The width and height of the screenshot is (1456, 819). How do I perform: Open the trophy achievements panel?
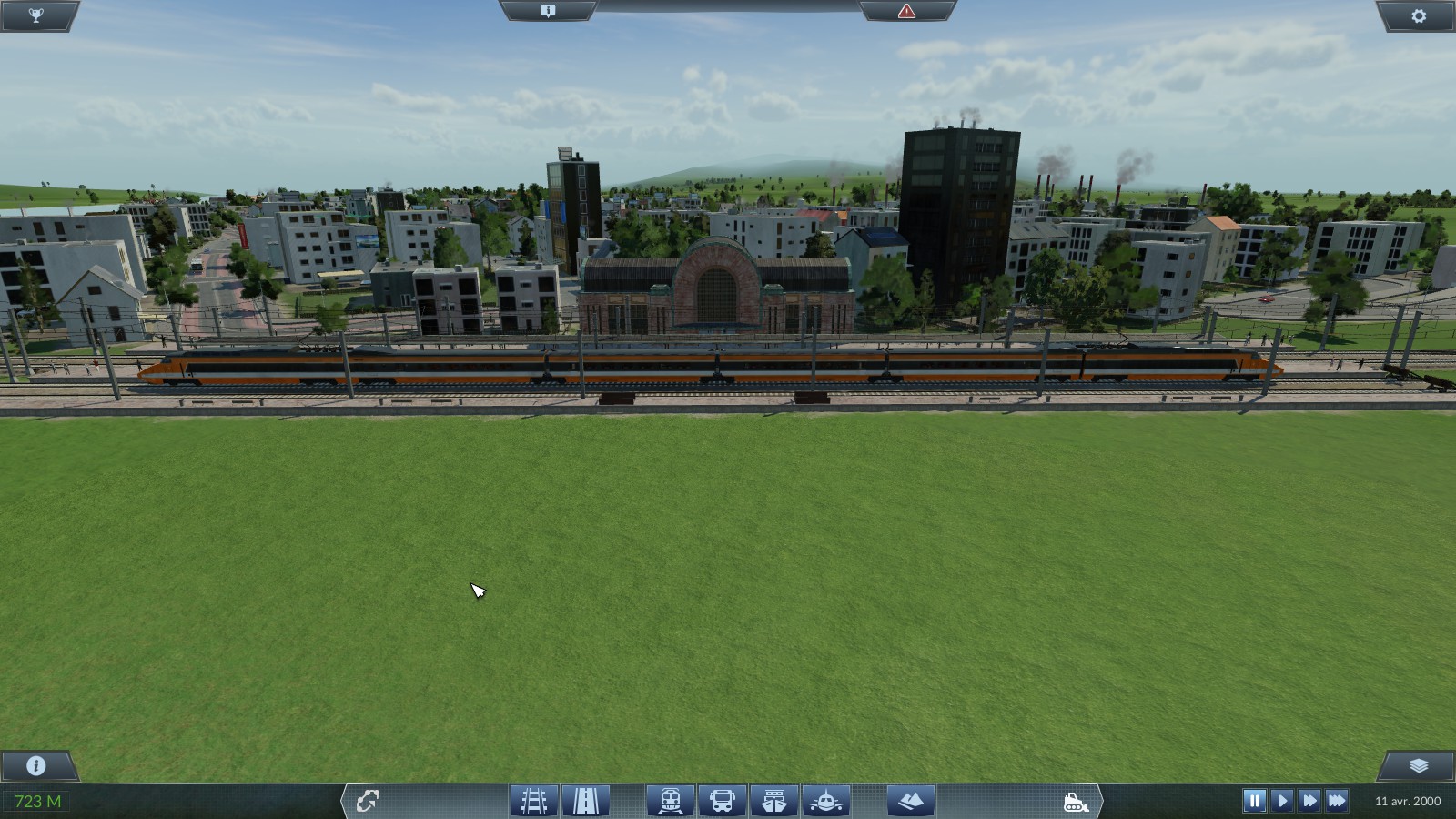click(x=36, y=15)
